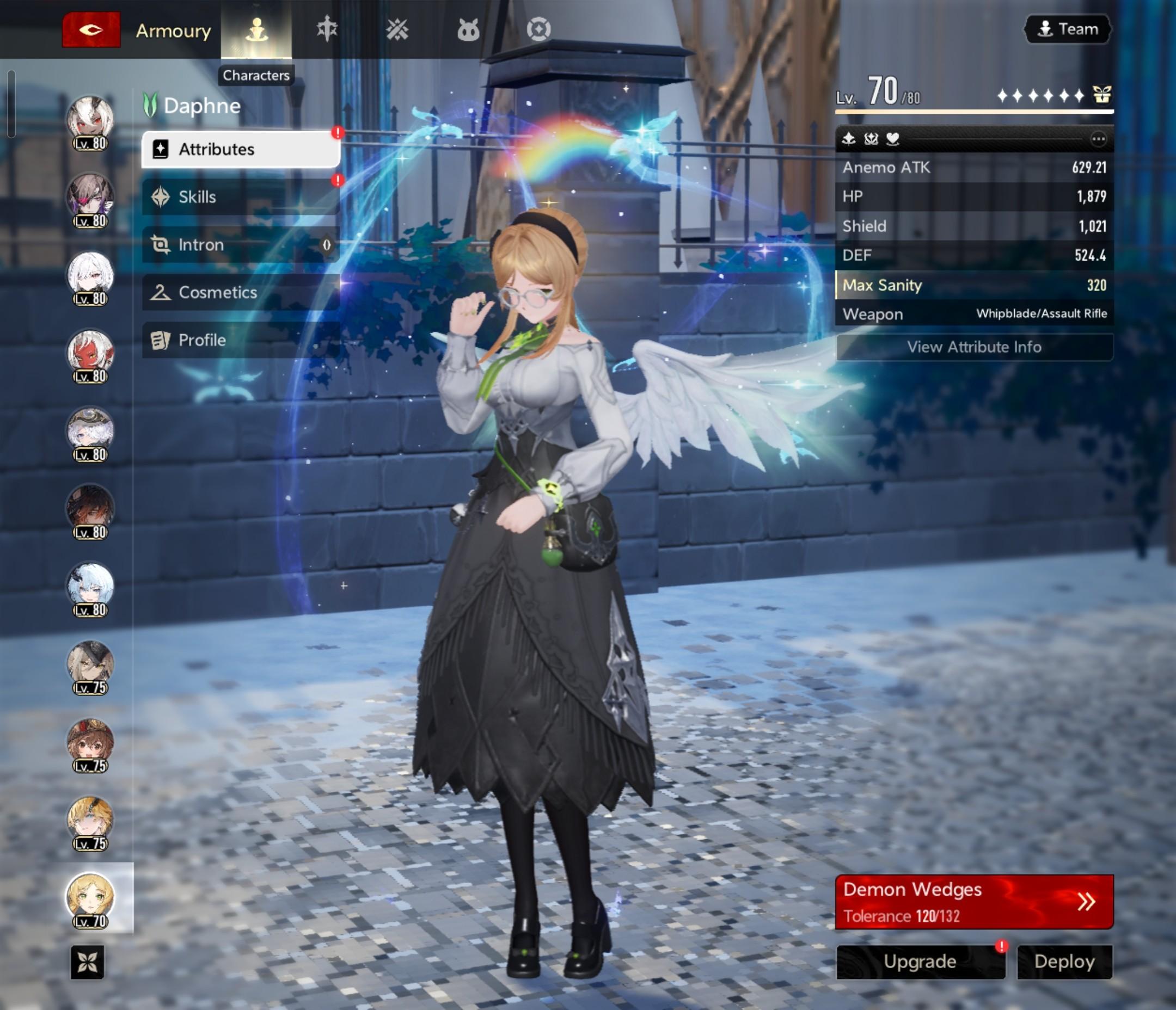Open the Profile menu entry
The height and width of the screenshot is (1010, 1176).
[241, 340]
